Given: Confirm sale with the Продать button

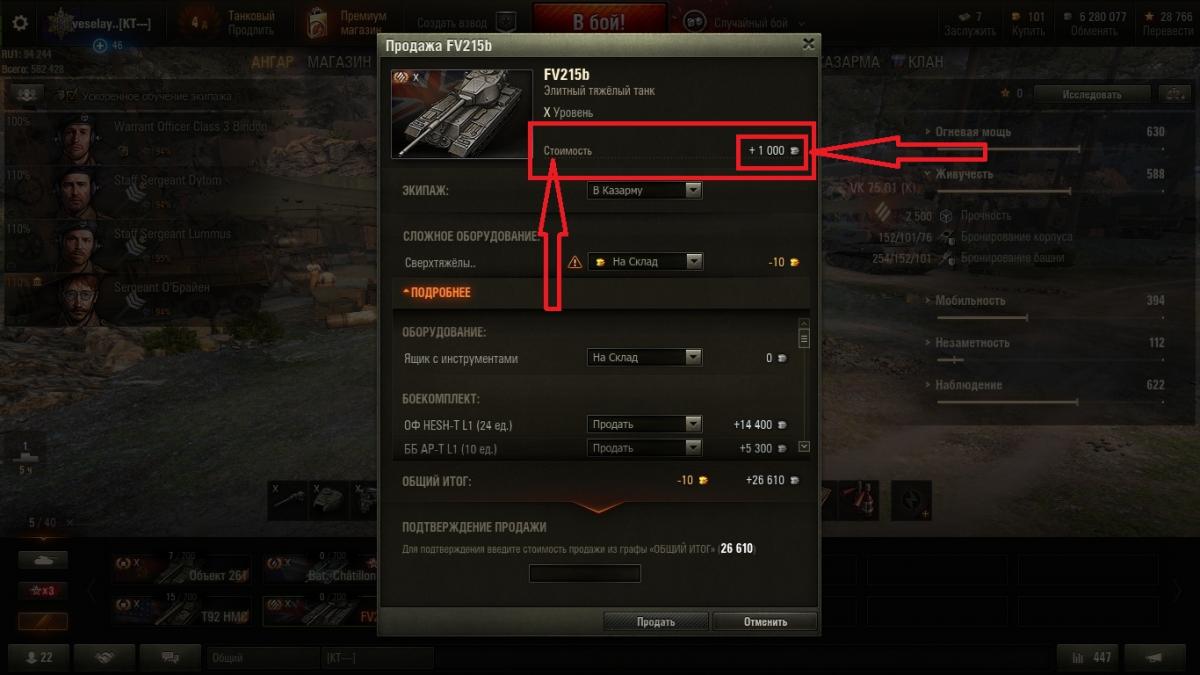Looking at the screenshot, I should pos(656,621).
